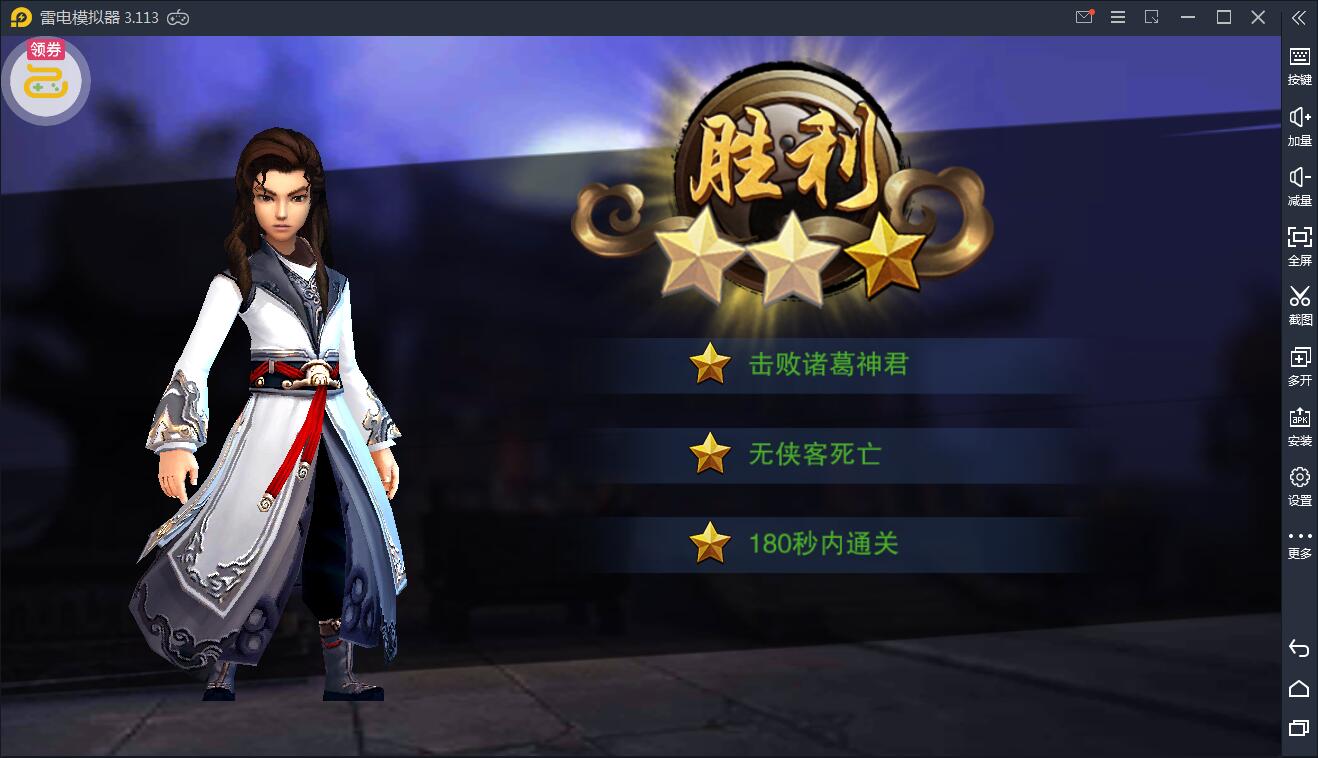Open the hamburger menu in title bar

(1117, 17)
